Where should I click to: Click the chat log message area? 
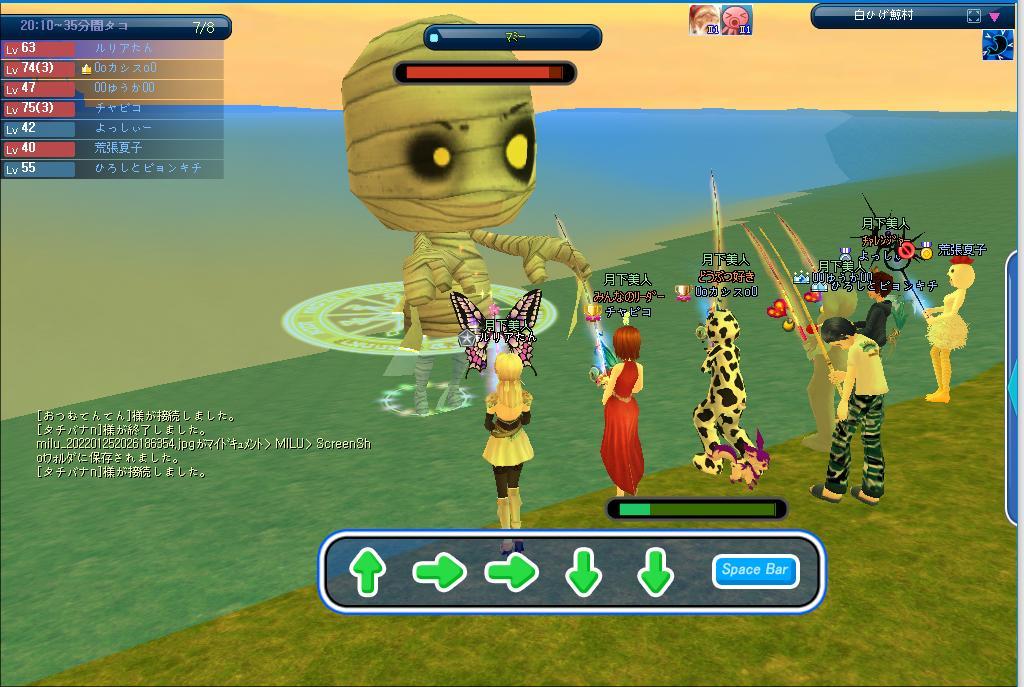pyautogui.click(x=200, y=444)
